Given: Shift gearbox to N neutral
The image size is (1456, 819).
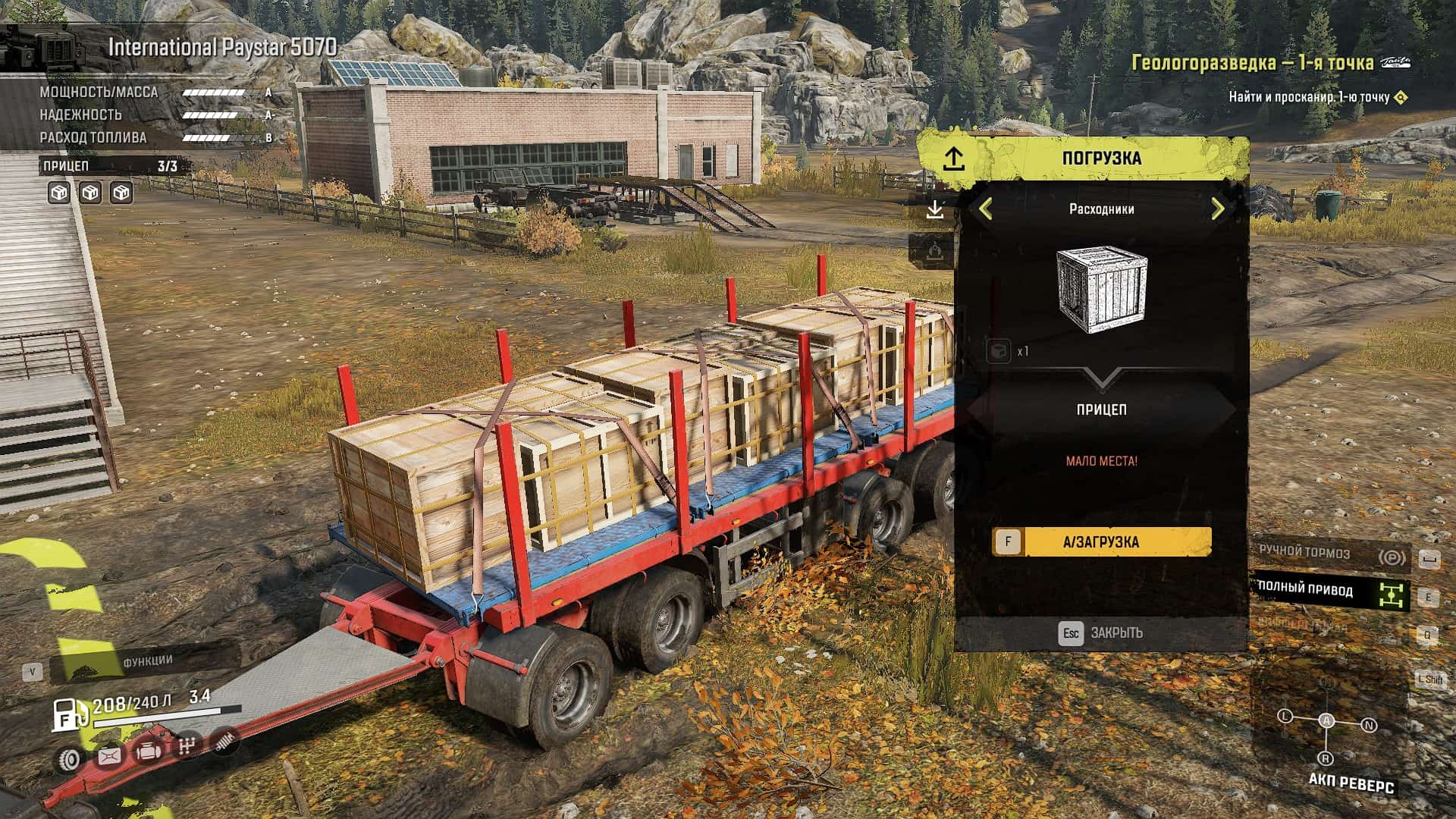Looking at the screenshot, I should pos(1369,725).
